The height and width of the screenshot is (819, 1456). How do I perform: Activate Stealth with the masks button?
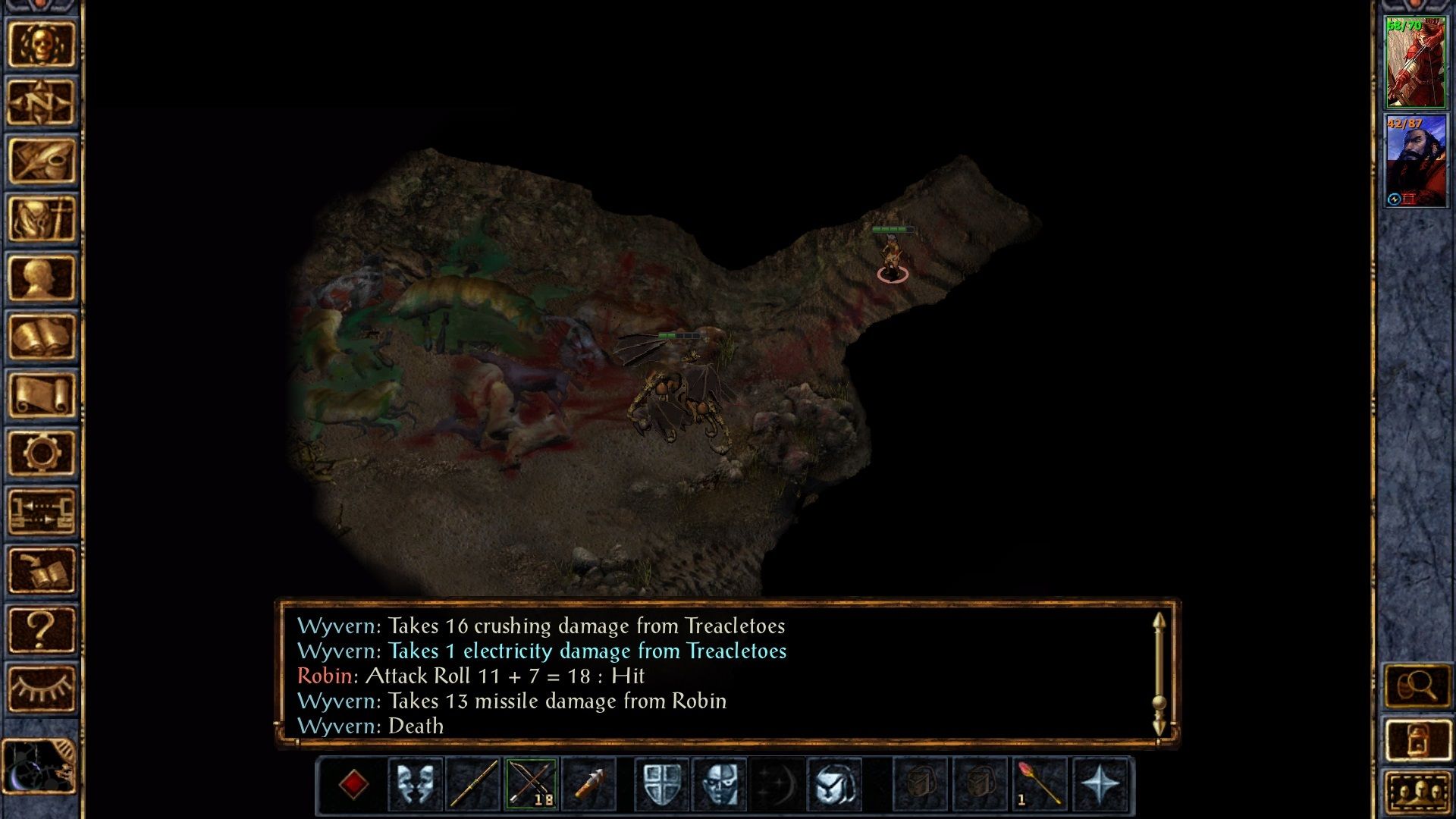[x=416, y=785]
